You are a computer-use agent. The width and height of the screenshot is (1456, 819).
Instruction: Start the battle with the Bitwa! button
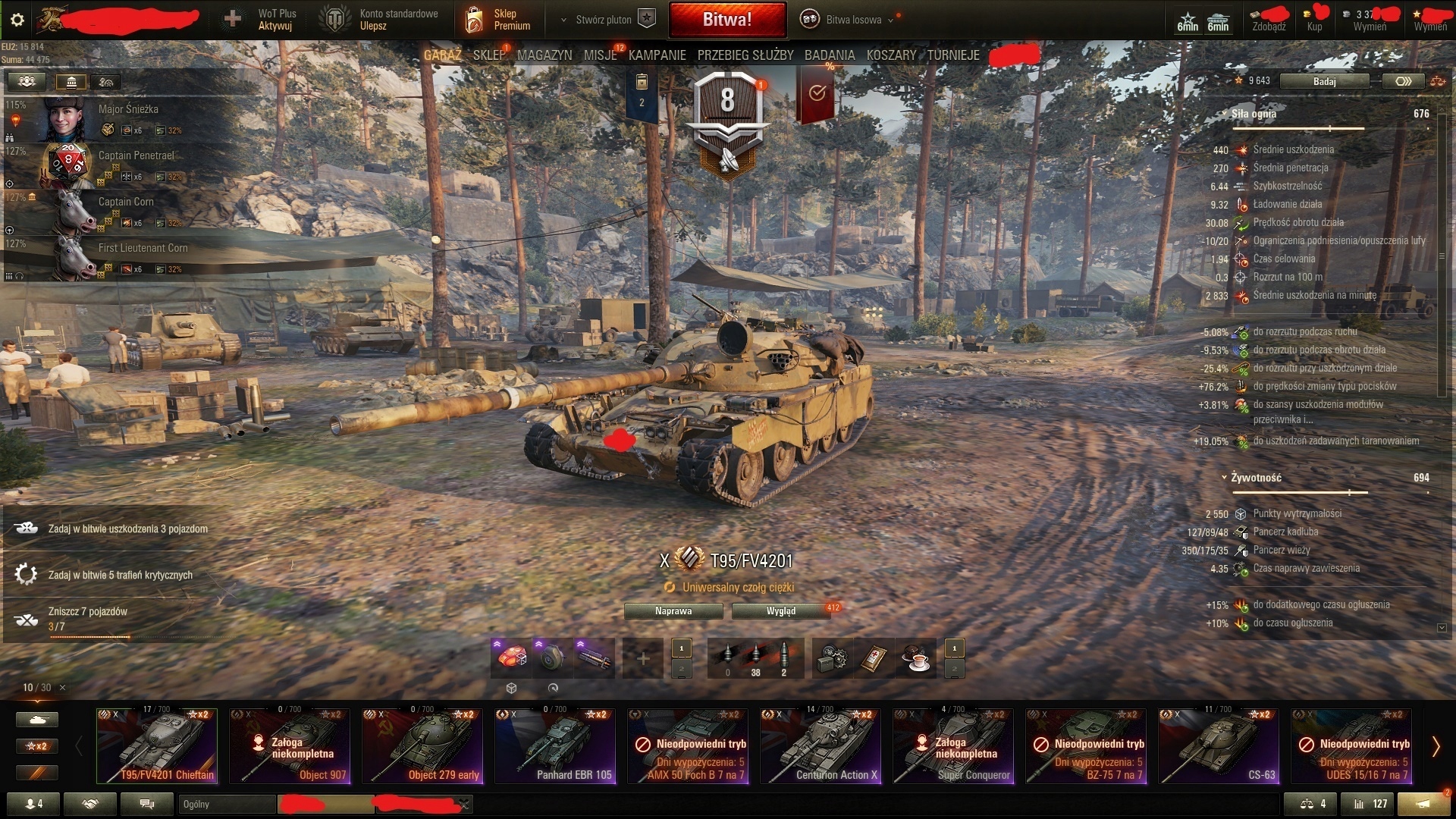(726, 20)
